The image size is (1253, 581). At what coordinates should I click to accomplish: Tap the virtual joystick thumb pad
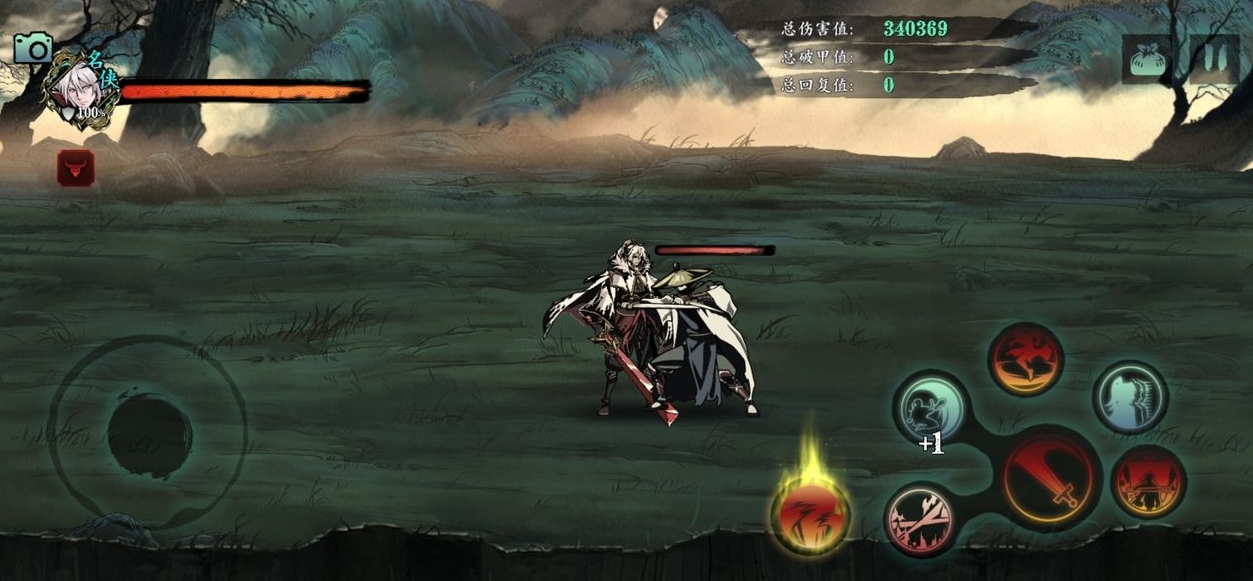pos(149,435)
